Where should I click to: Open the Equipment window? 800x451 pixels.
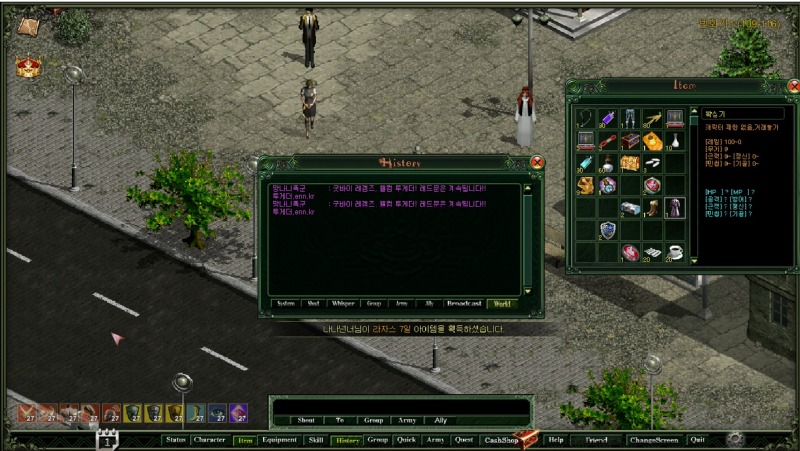(x=279, y=439)
